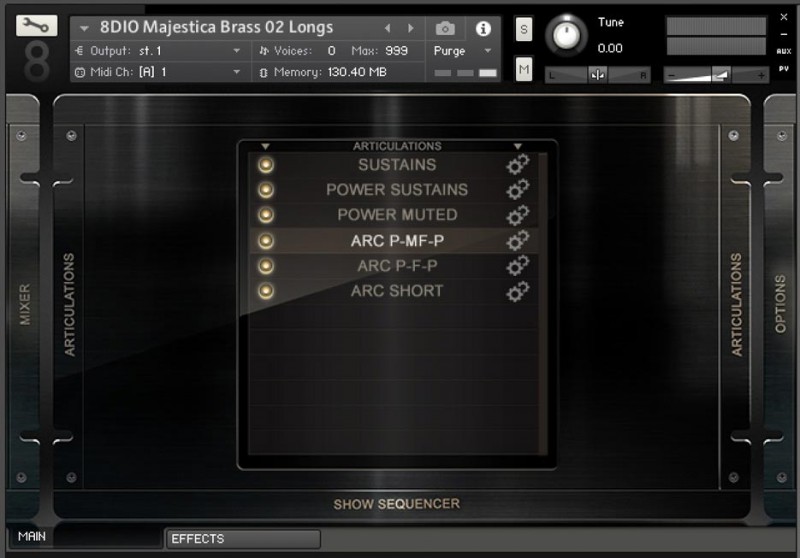Click SHOW SEQUENCER
The height and width of the screenshot is (558, 800).
(397, 504)
